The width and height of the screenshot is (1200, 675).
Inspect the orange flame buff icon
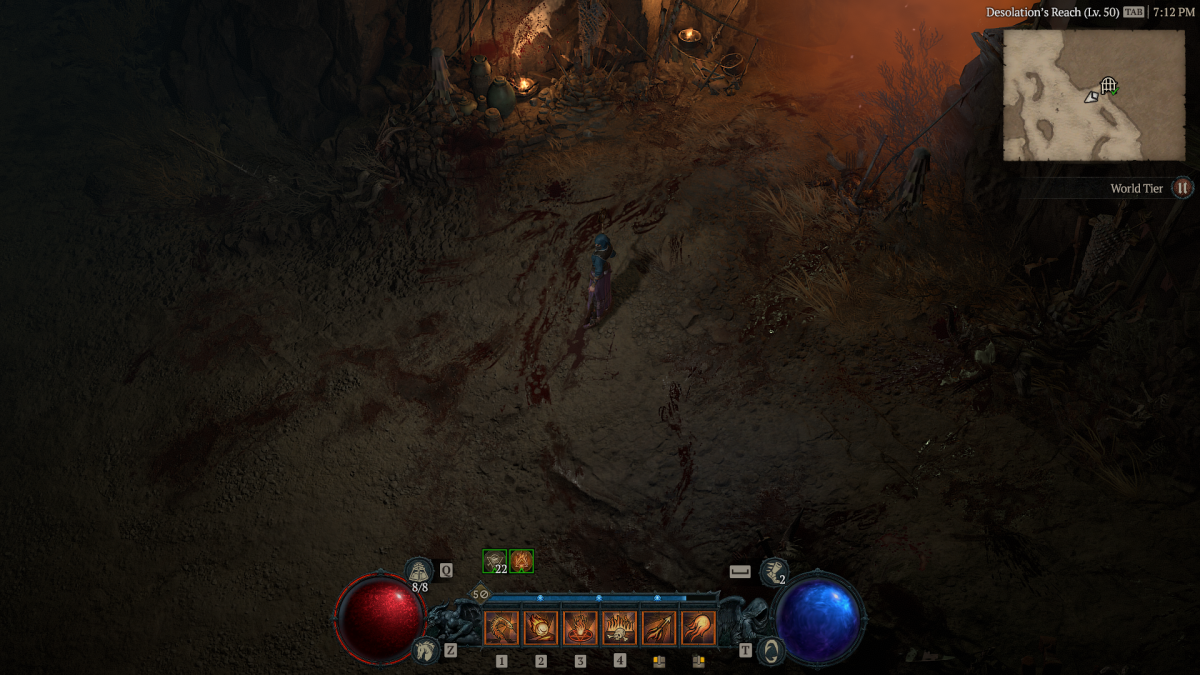[521, 561]
